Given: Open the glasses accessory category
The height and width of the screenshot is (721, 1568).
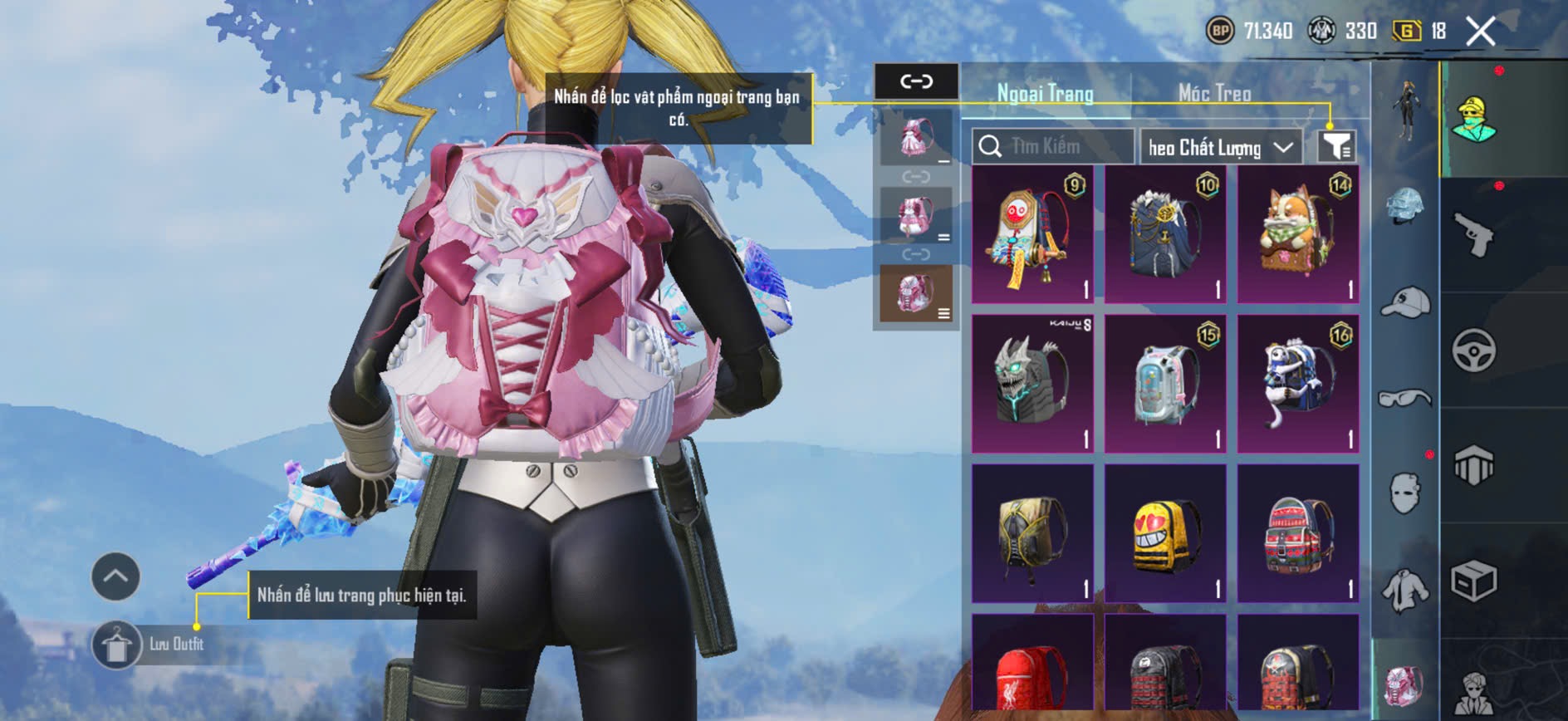Looking at the screenshot, I should (1405, 399).
